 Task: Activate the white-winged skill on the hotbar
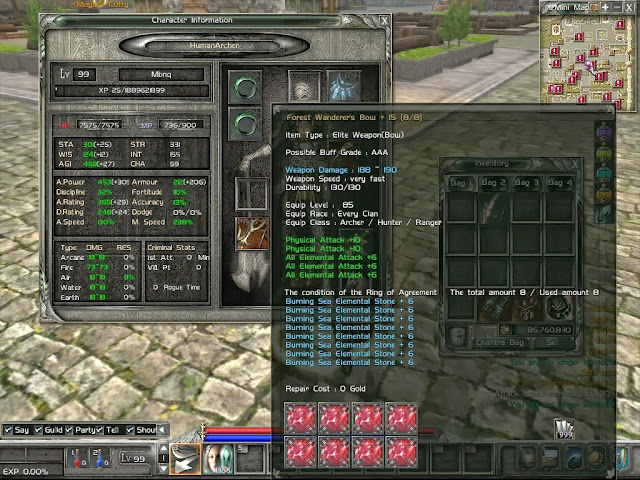186,458
